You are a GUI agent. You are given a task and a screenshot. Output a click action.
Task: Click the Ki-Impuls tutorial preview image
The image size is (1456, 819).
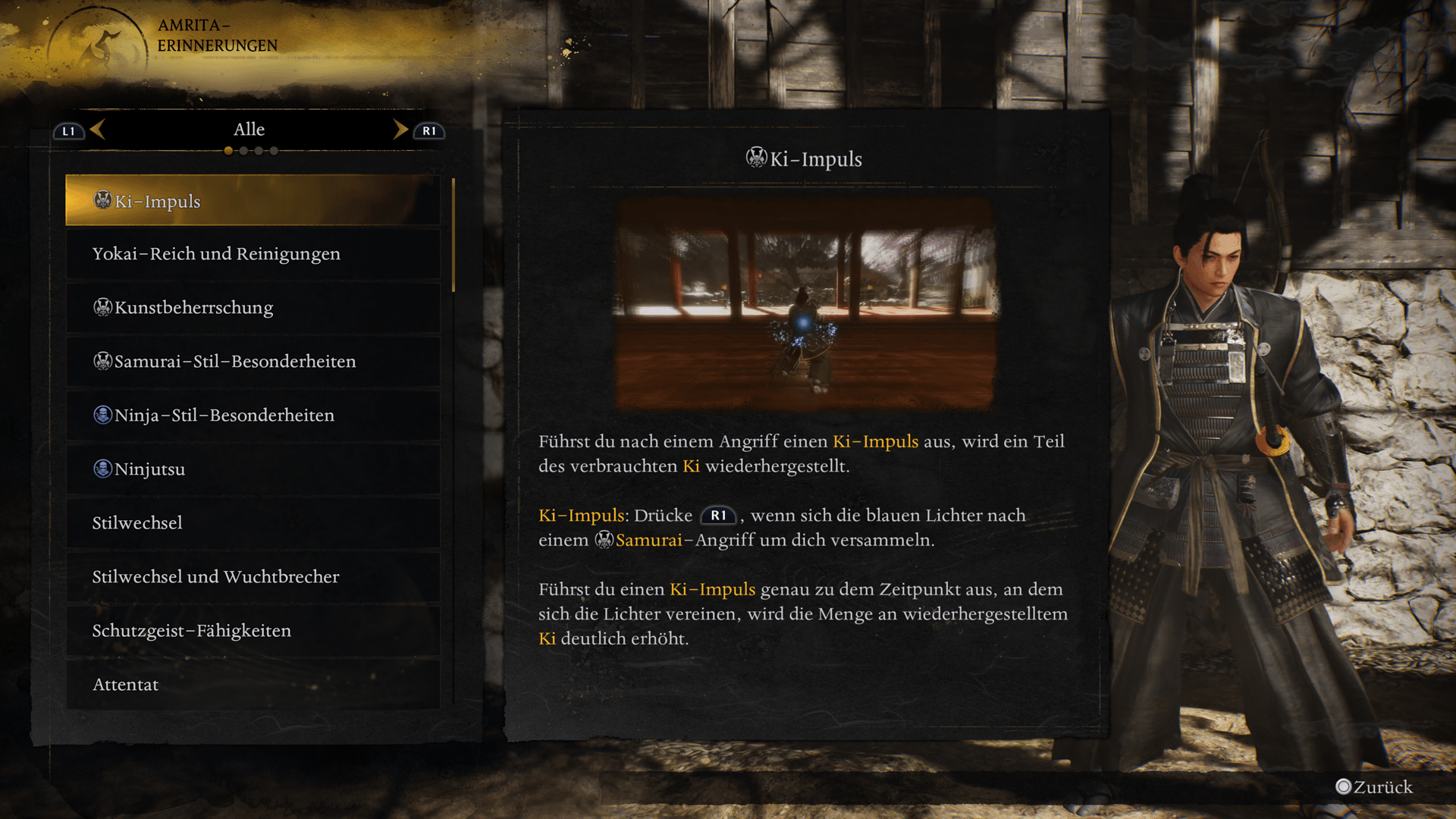[x=805, y=305]
